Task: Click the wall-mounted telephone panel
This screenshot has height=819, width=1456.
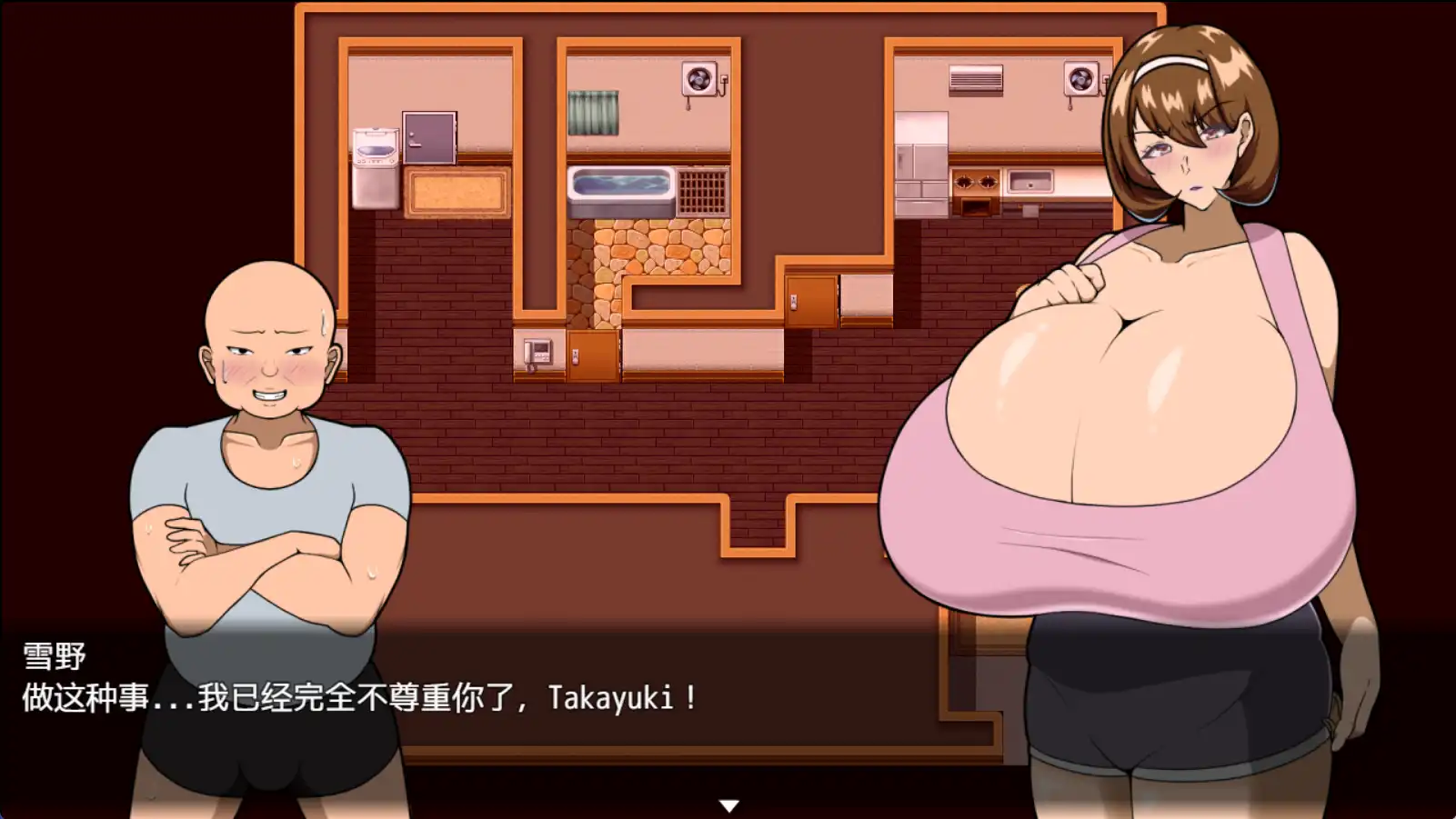Action: pos(537,353)
